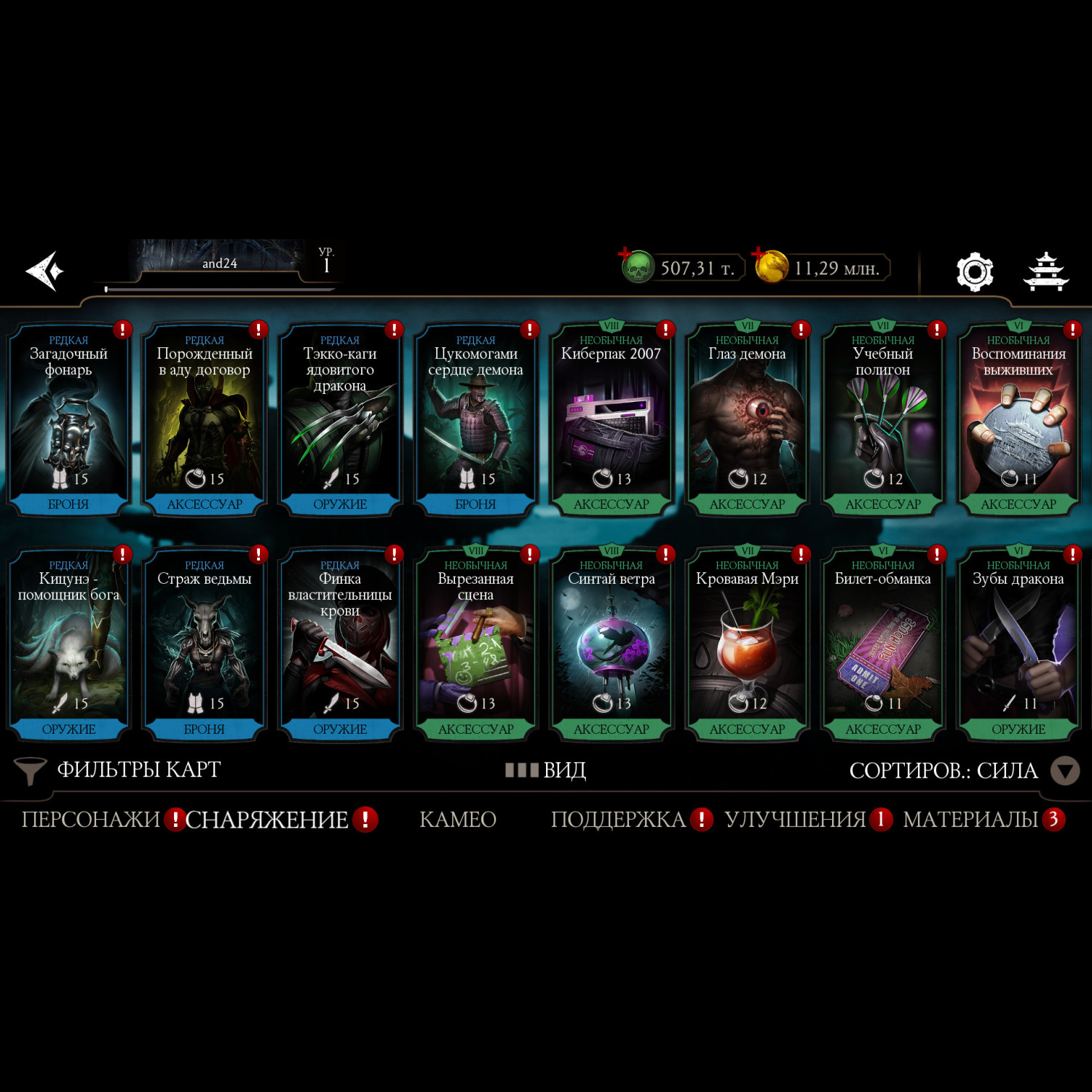Choose the Кровавая Мэри accessory card
Viewport: 1092px width, 1092px height.
[747, 645]
